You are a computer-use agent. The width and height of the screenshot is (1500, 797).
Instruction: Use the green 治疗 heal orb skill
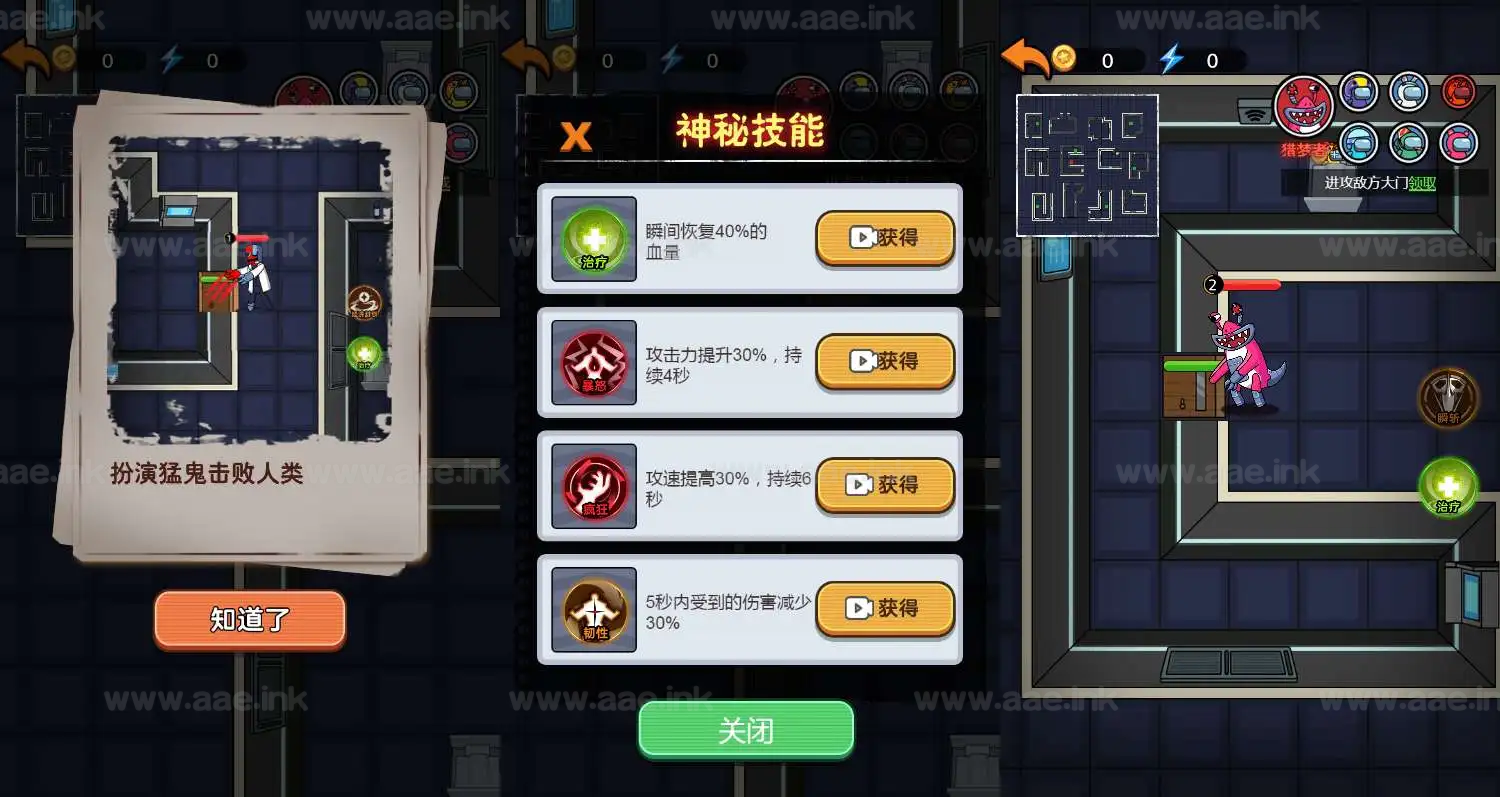click(x=1447, y=488)
